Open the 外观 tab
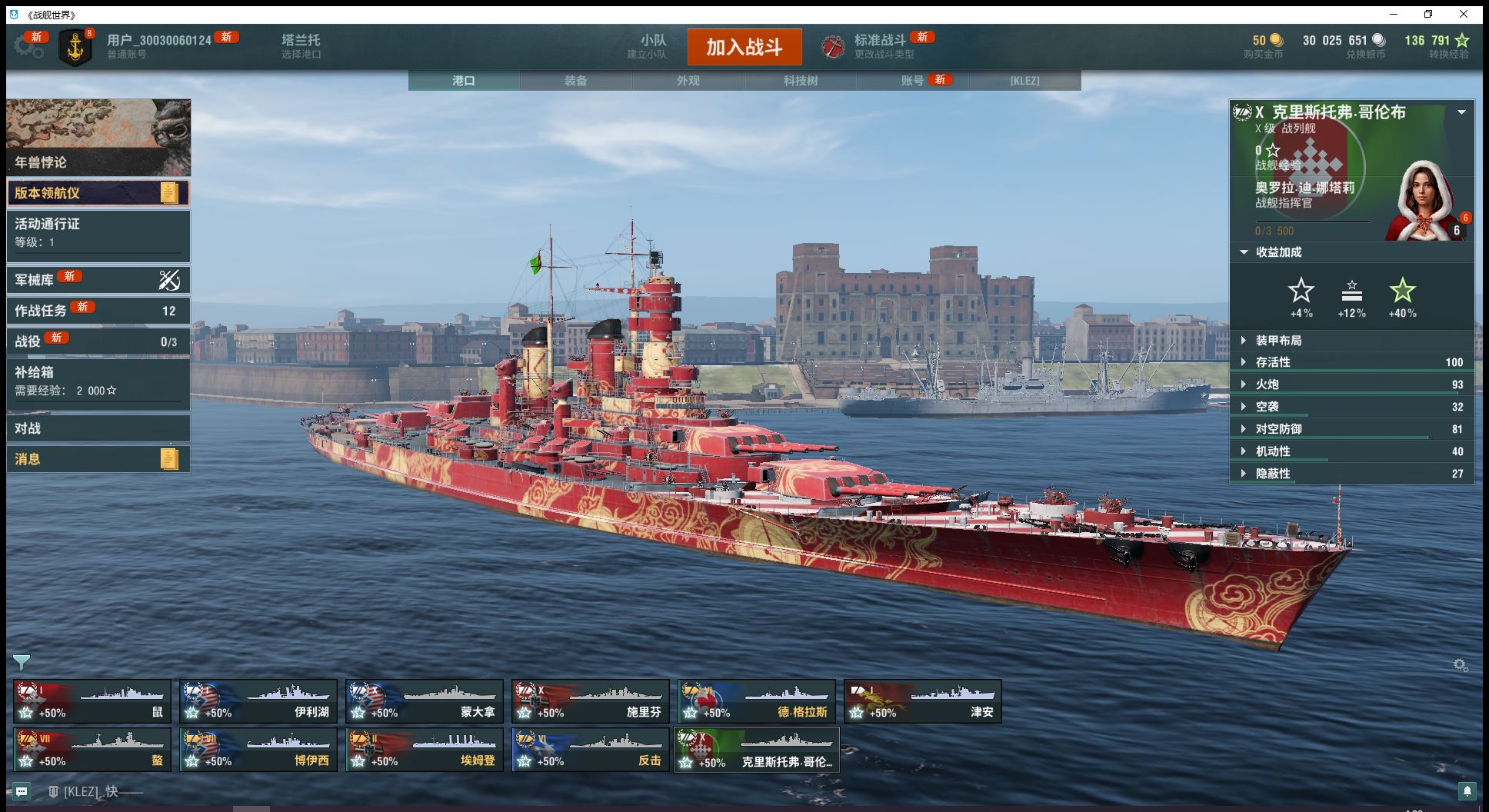 pos(688,81)
